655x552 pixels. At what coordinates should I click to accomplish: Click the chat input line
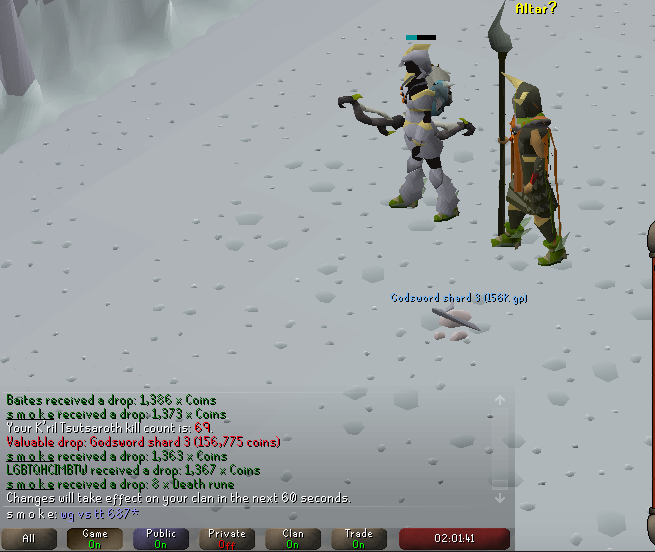250,512
